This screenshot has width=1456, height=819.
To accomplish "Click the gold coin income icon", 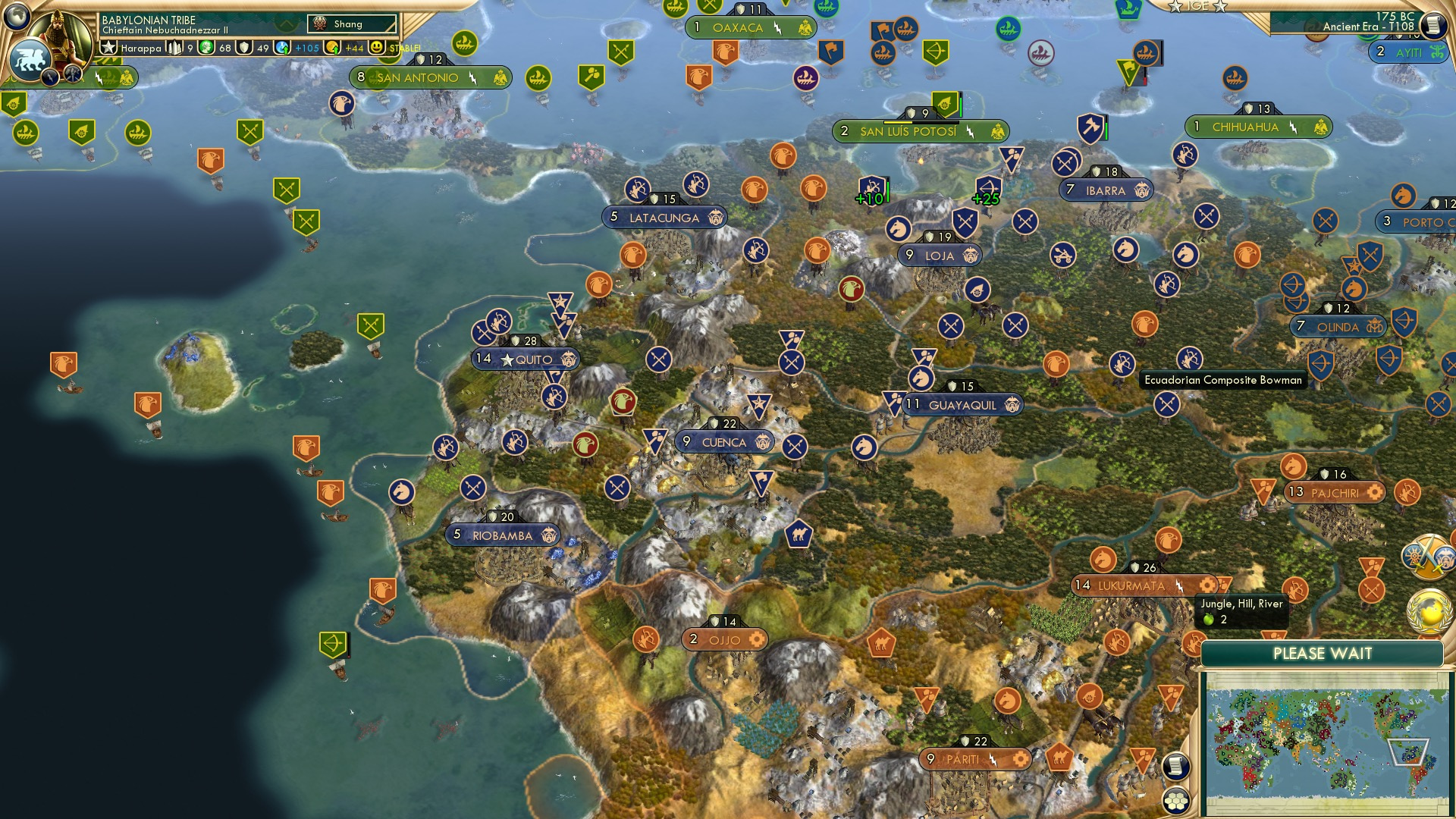I will pos(332,48).
